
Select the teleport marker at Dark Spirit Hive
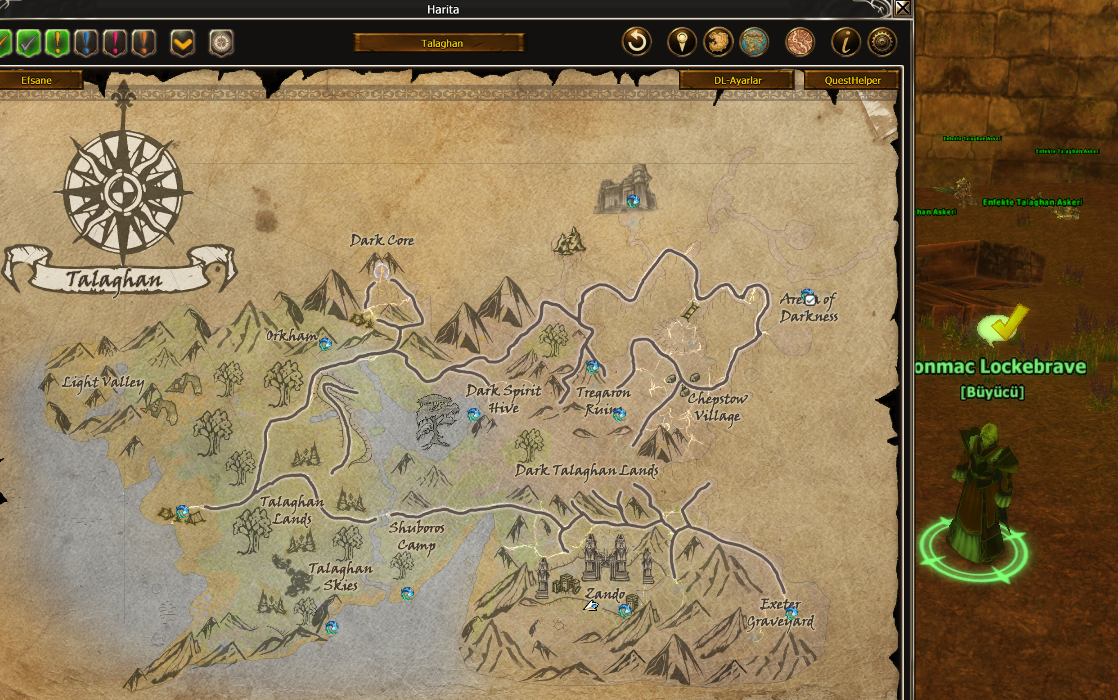tap(473, 414)
